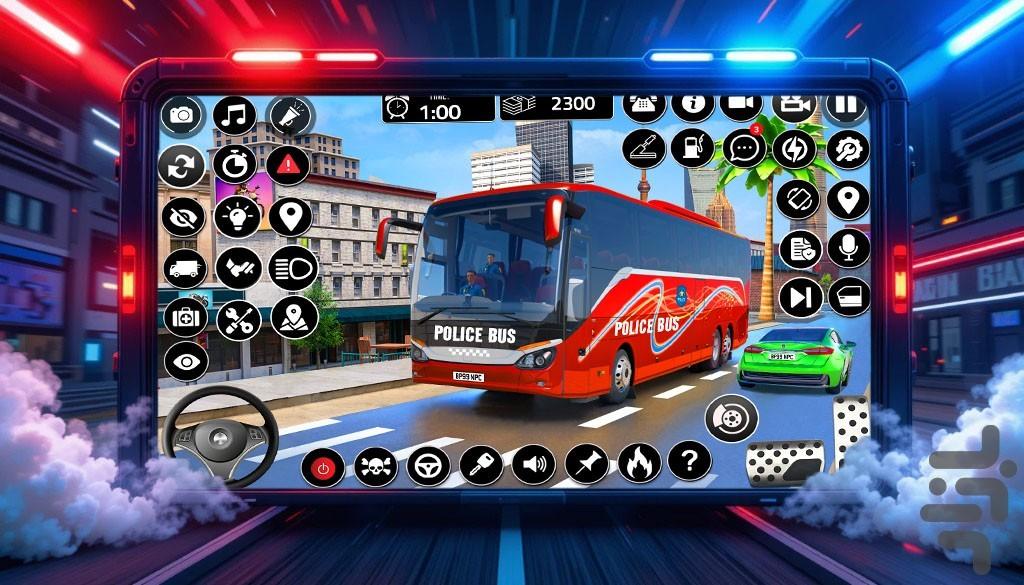Open the camera screenshot button
Screen dimensions: 1024x585
[181, 115]
